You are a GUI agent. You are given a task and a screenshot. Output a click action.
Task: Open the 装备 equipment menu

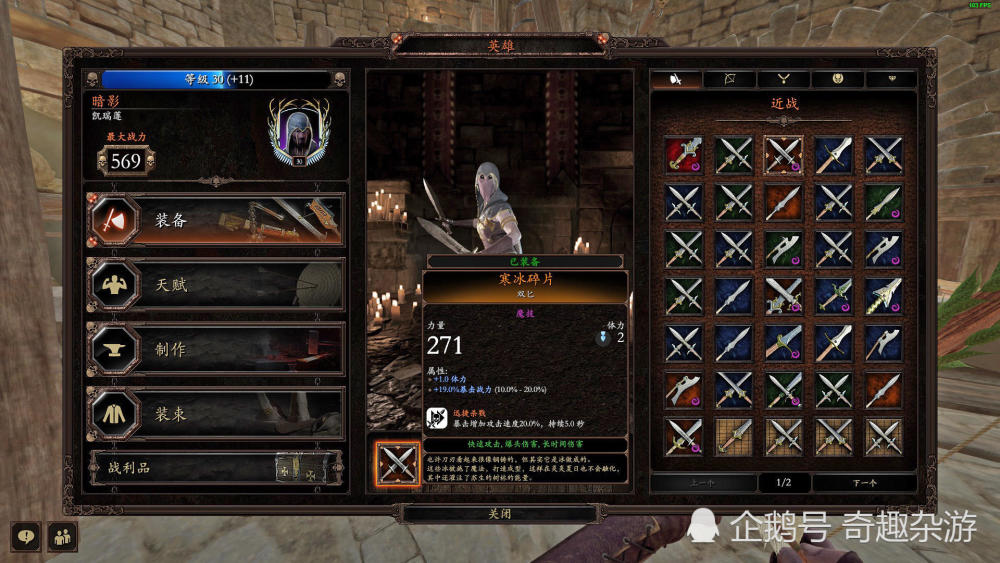point(217,220)
